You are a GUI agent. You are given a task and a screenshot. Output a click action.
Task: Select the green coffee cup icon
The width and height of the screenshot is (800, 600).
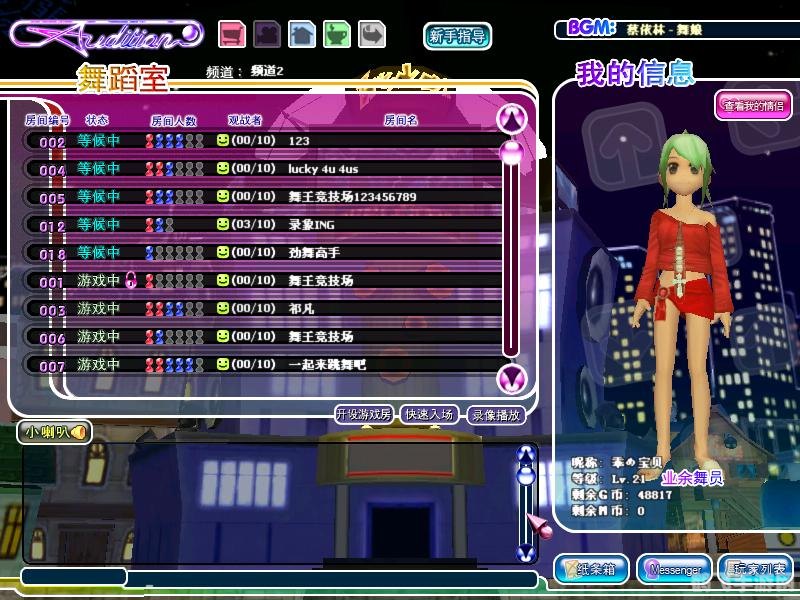pos(337,34)
